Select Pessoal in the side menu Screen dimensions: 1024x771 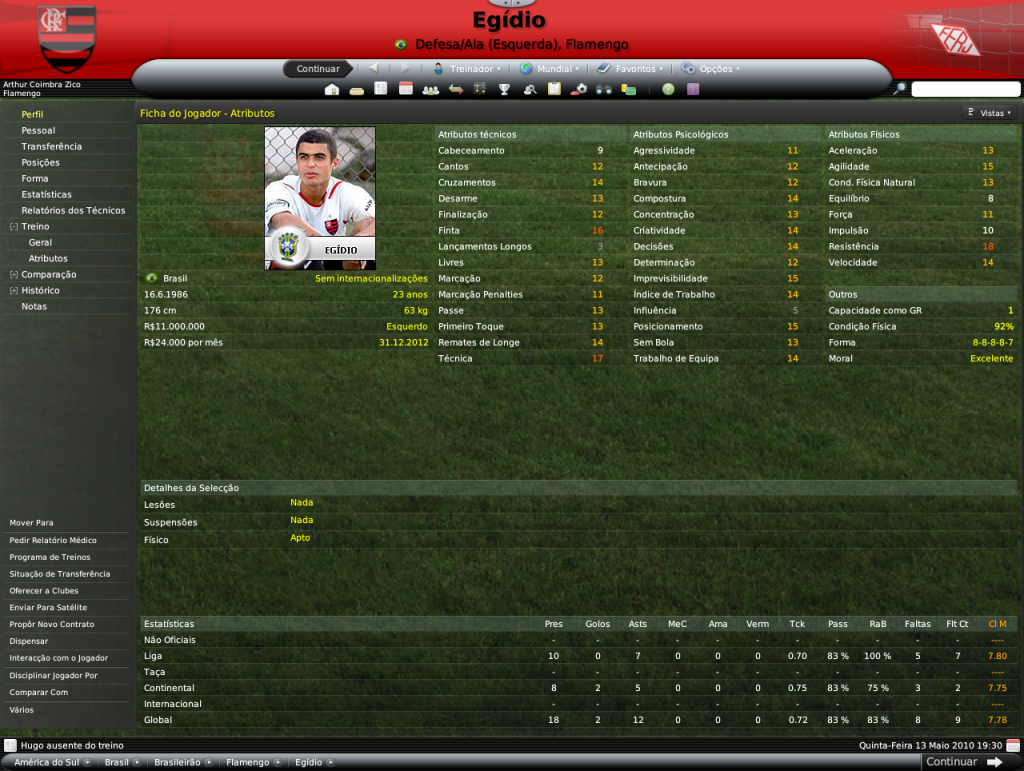(38, 130)
